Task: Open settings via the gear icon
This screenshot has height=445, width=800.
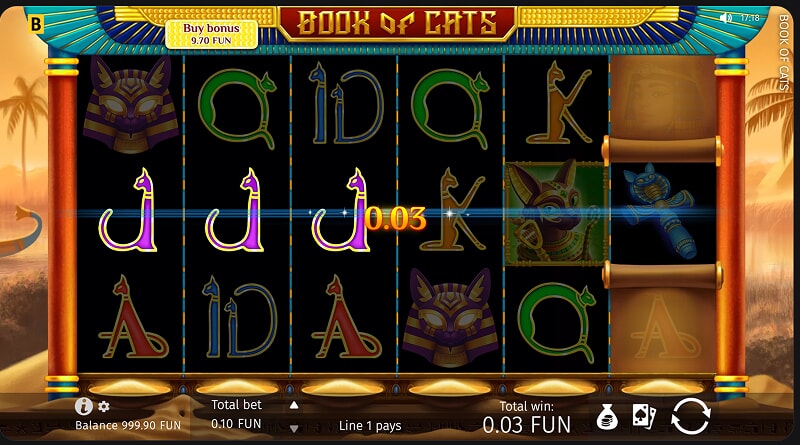Action: [104, 407]
